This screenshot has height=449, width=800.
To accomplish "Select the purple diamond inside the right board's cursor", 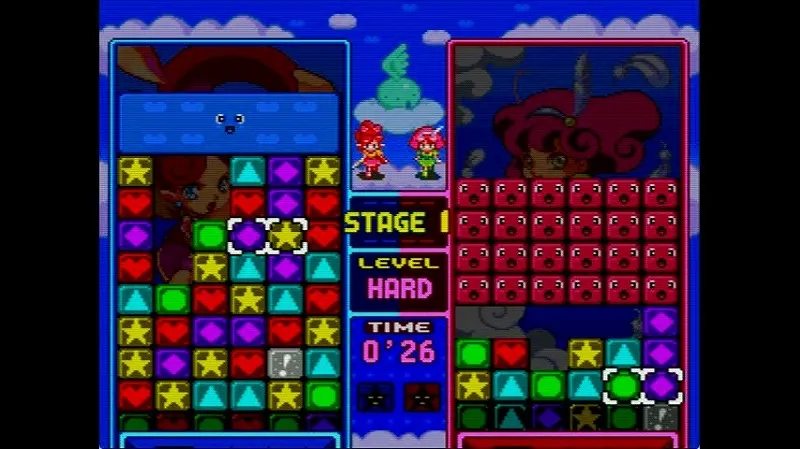I will [x=661, y=385].
